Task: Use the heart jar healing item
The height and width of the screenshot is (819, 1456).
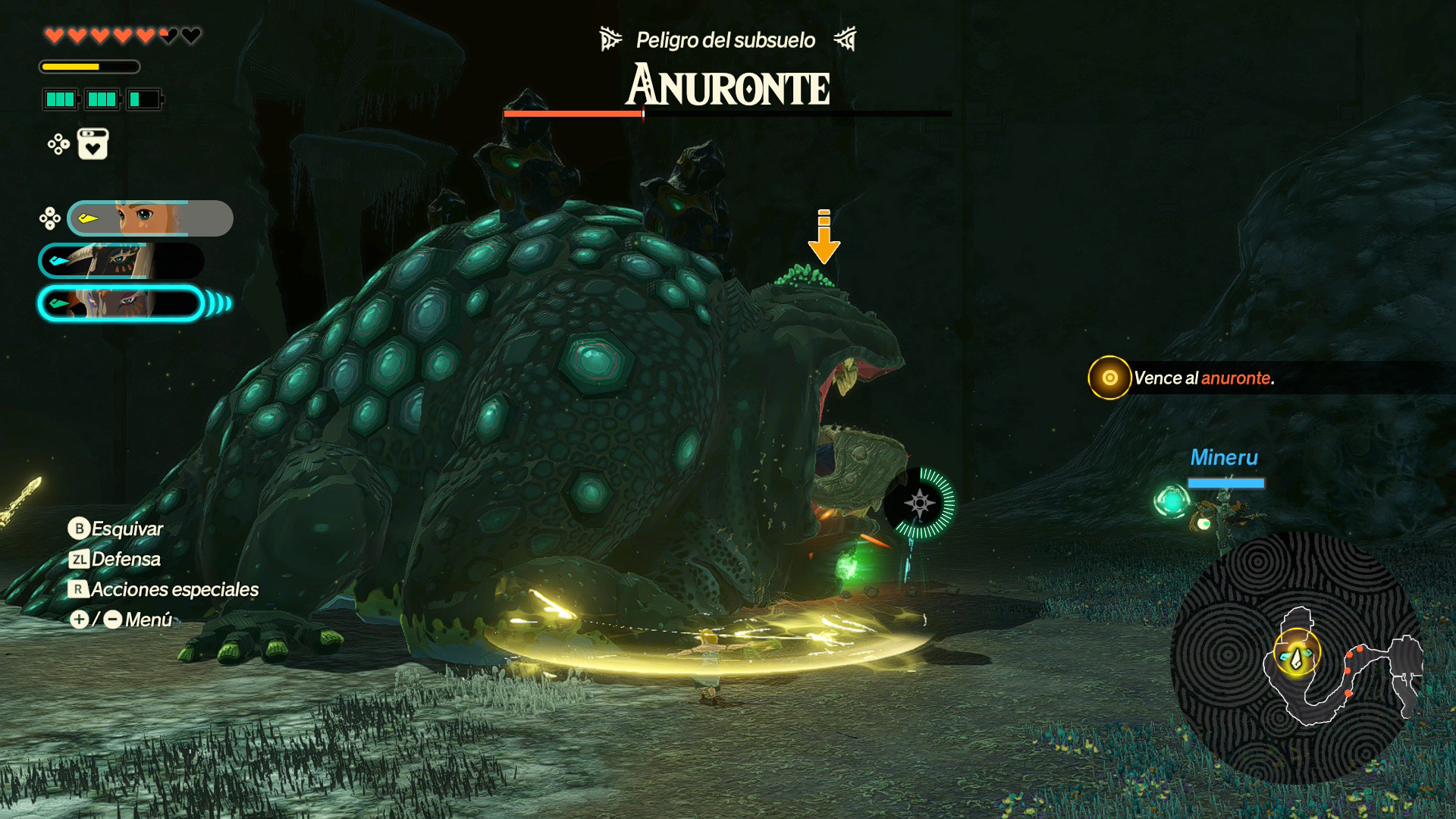Action: pyautogui.click(x=93, y=144)
